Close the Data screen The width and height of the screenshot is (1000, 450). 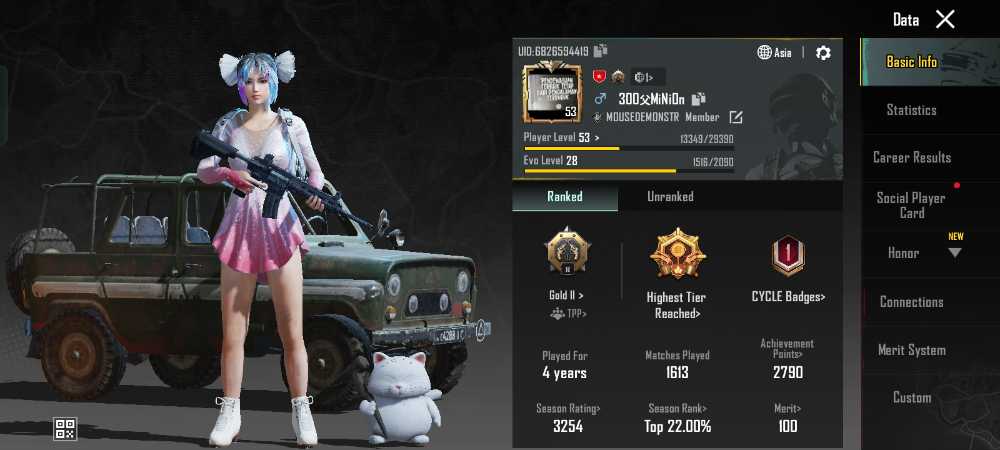click(945, 19)
